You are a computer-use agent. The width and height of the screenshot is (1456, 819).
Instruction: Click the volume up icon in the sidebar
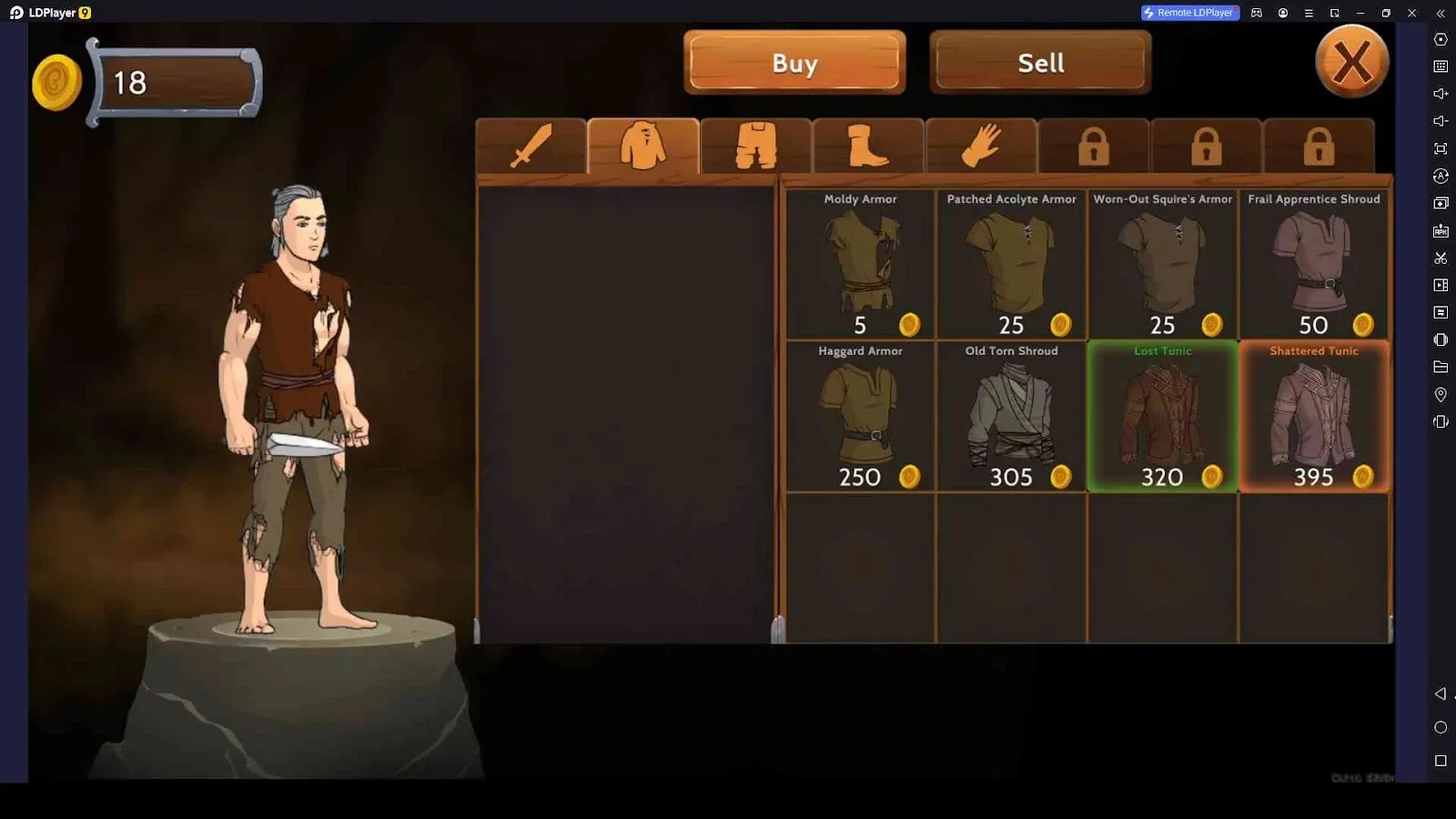(x=1441, y=93)
